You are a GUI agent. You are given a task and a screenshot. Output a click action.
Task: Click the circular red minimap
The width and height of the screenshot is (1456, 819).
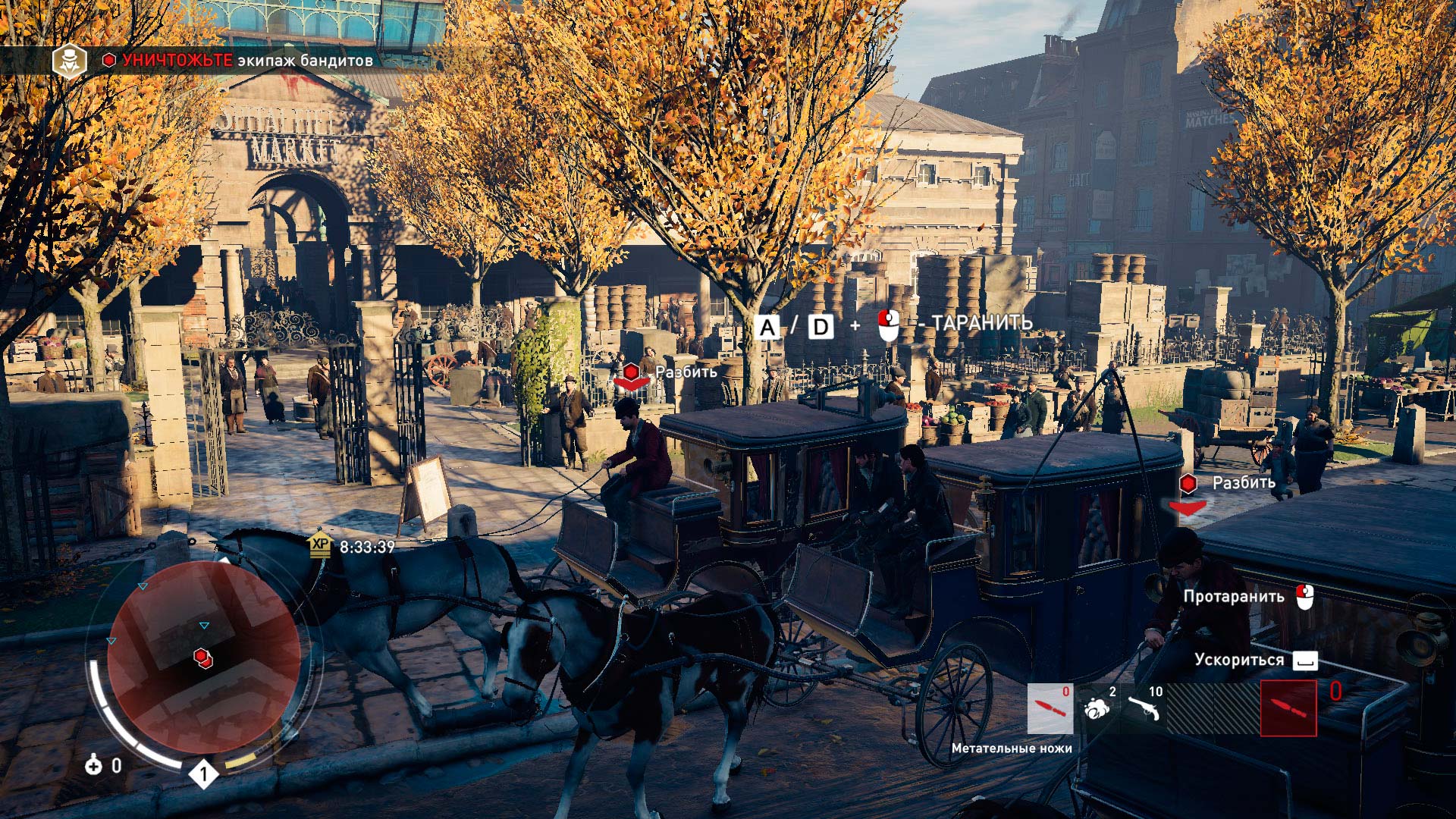[203, 657]
